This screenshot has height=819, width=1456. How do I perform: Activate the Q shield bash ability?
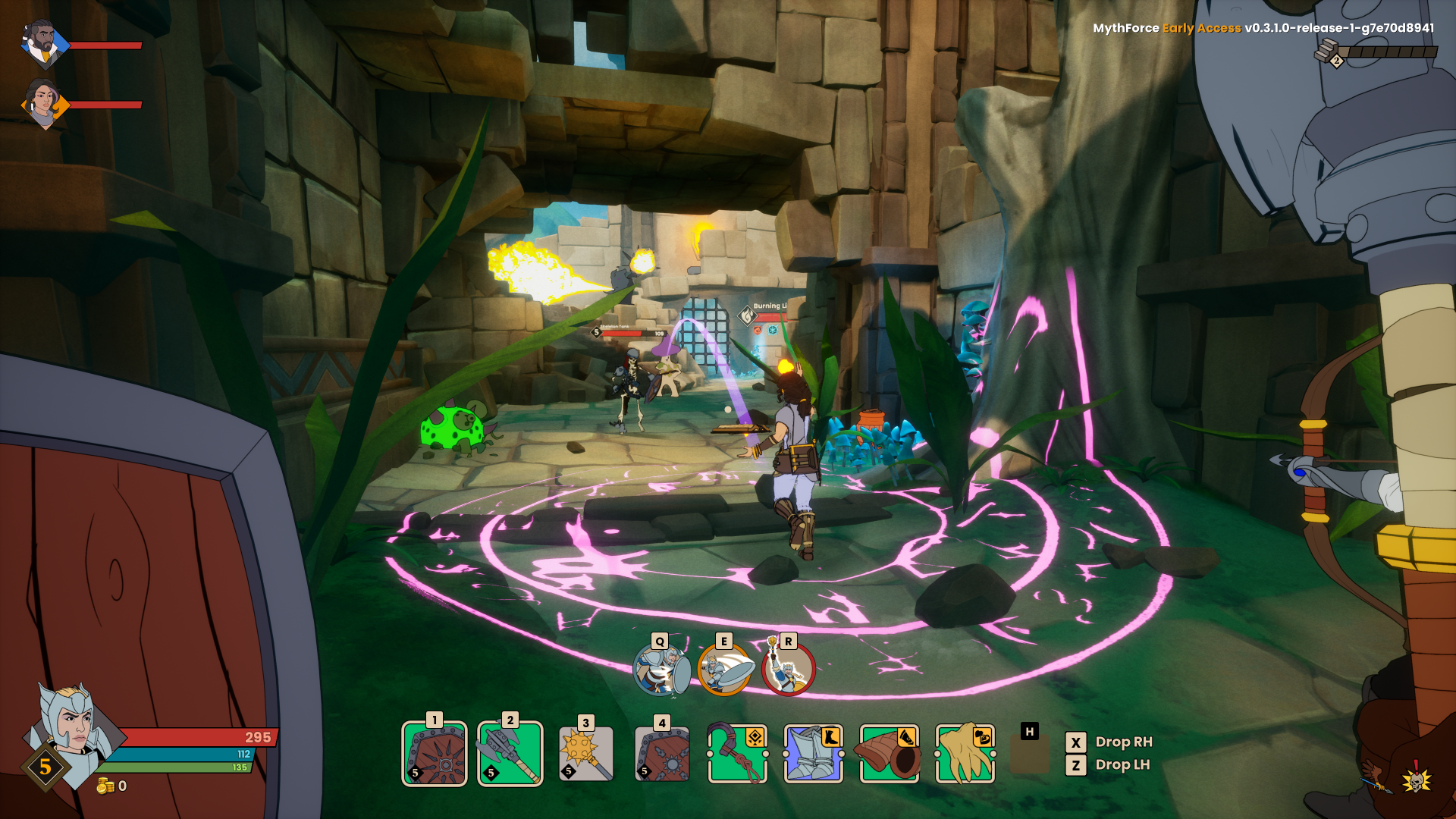(661, 669)
